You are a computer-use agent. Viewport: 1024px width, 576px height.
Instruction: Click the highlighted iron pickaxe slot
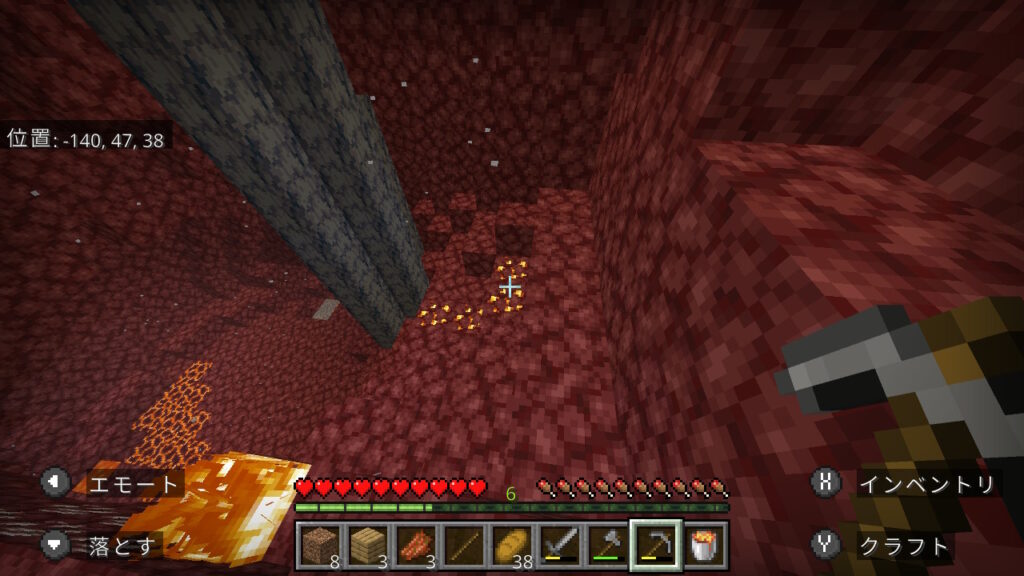pos(655,545)
